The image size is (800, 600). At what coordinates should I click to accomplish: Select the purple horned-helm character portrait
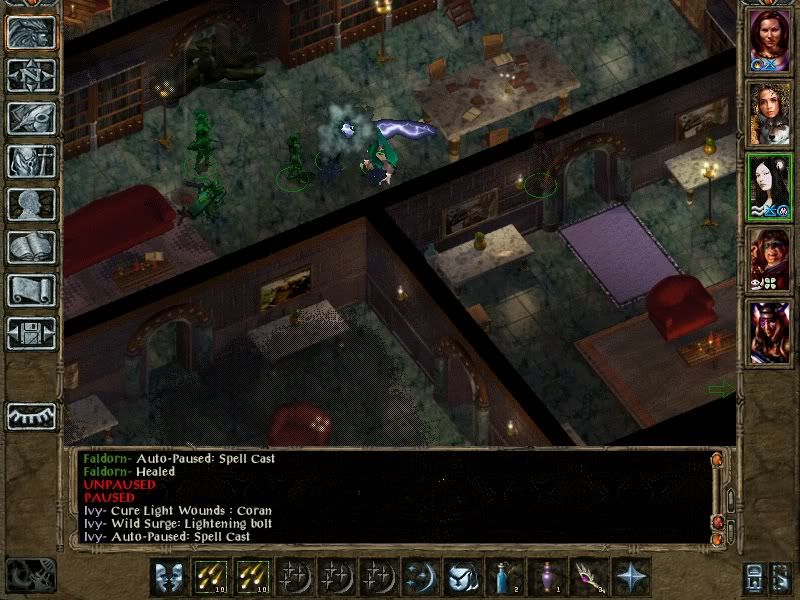[769, 332]
